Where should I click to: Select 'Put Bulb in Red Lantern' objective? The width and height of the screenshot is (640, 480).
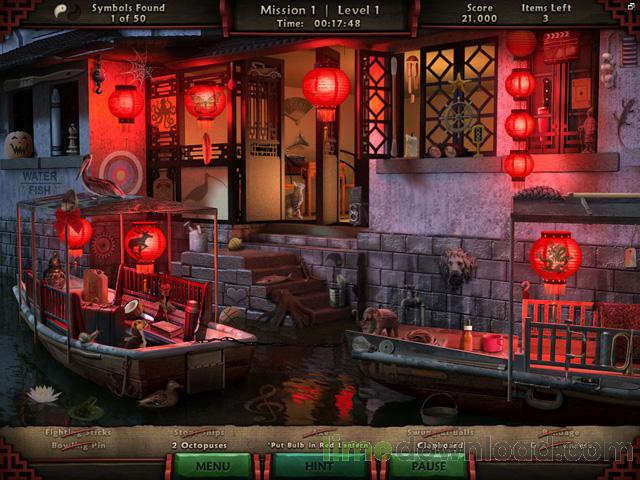(315, 445)
